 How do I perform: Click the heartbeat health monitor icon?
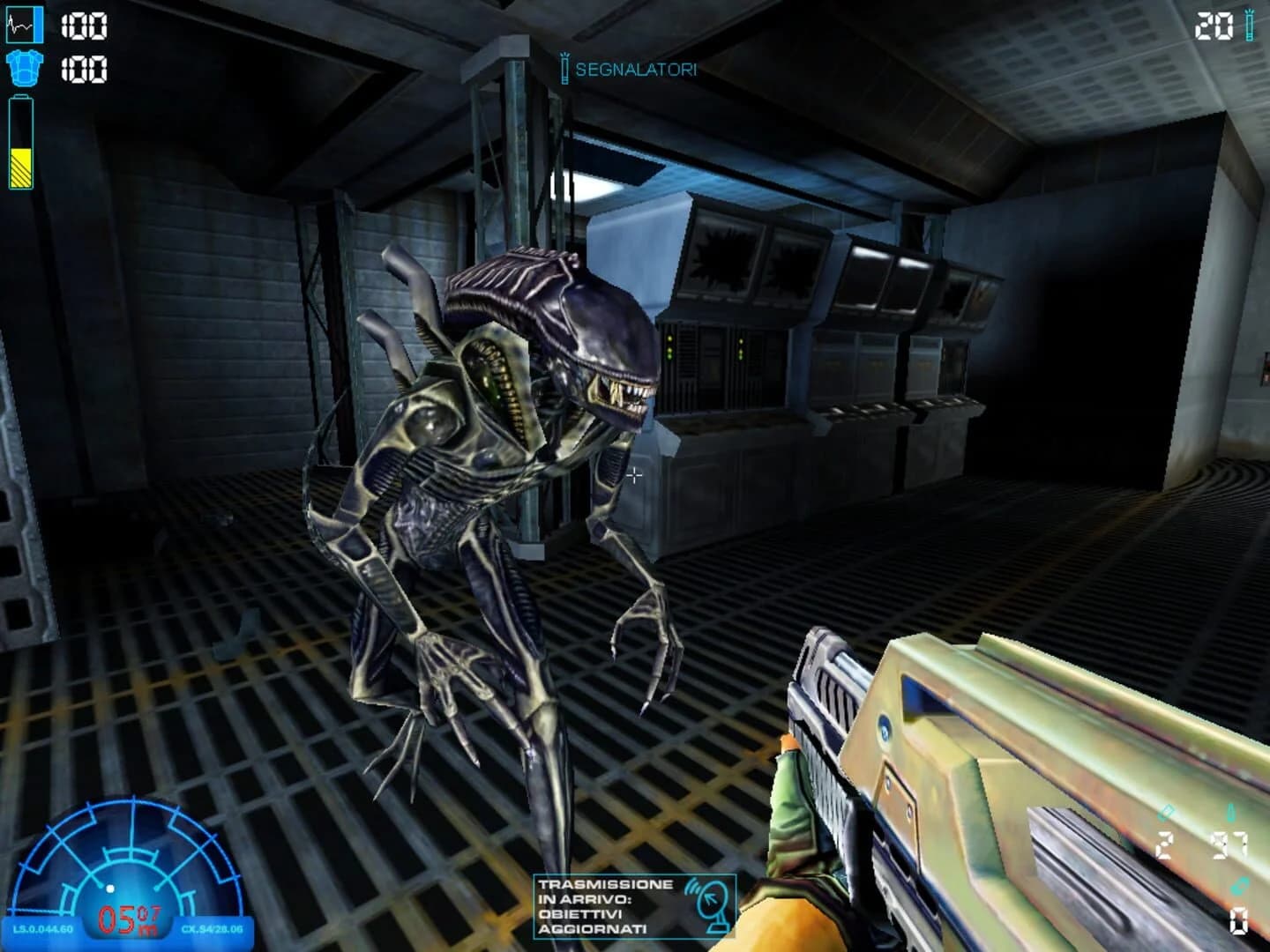(25, 25)
